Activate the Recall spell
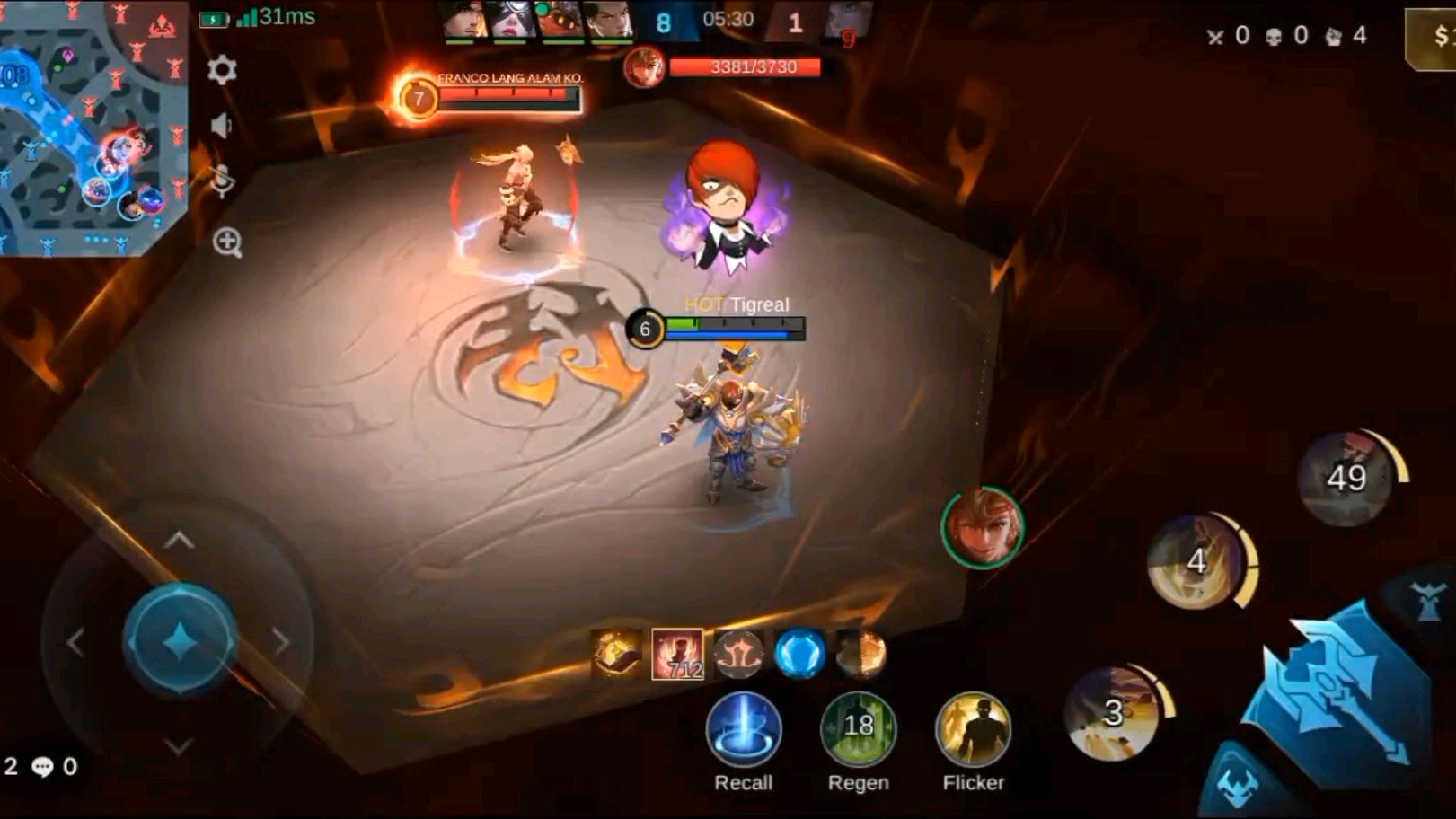Image resolution: width=1456 pixels, height=819 pixels. point(744,729)
